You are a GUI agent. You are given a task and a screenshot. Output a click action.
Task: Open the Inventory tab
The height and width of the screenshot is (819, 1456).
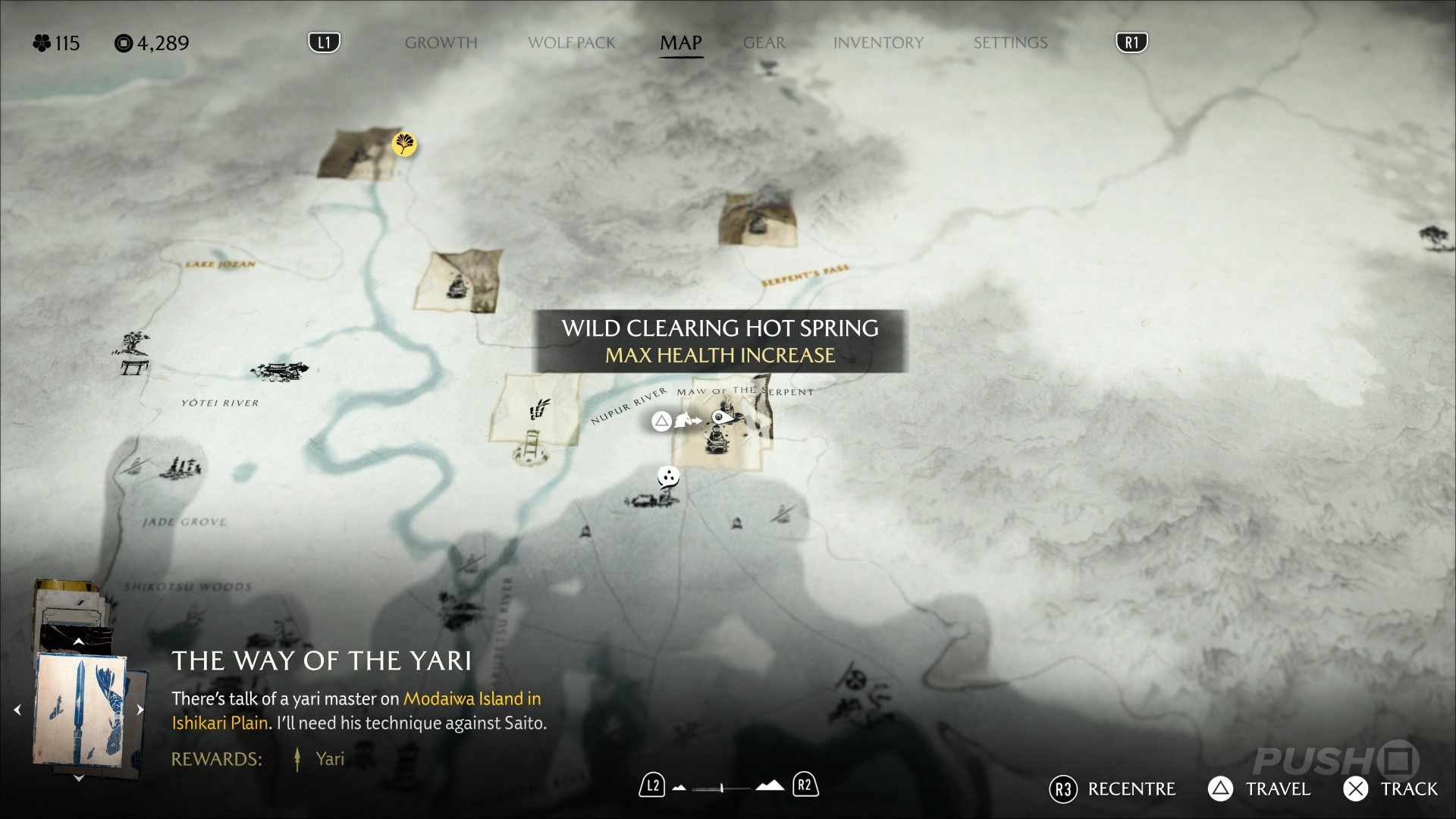[878, 43]
